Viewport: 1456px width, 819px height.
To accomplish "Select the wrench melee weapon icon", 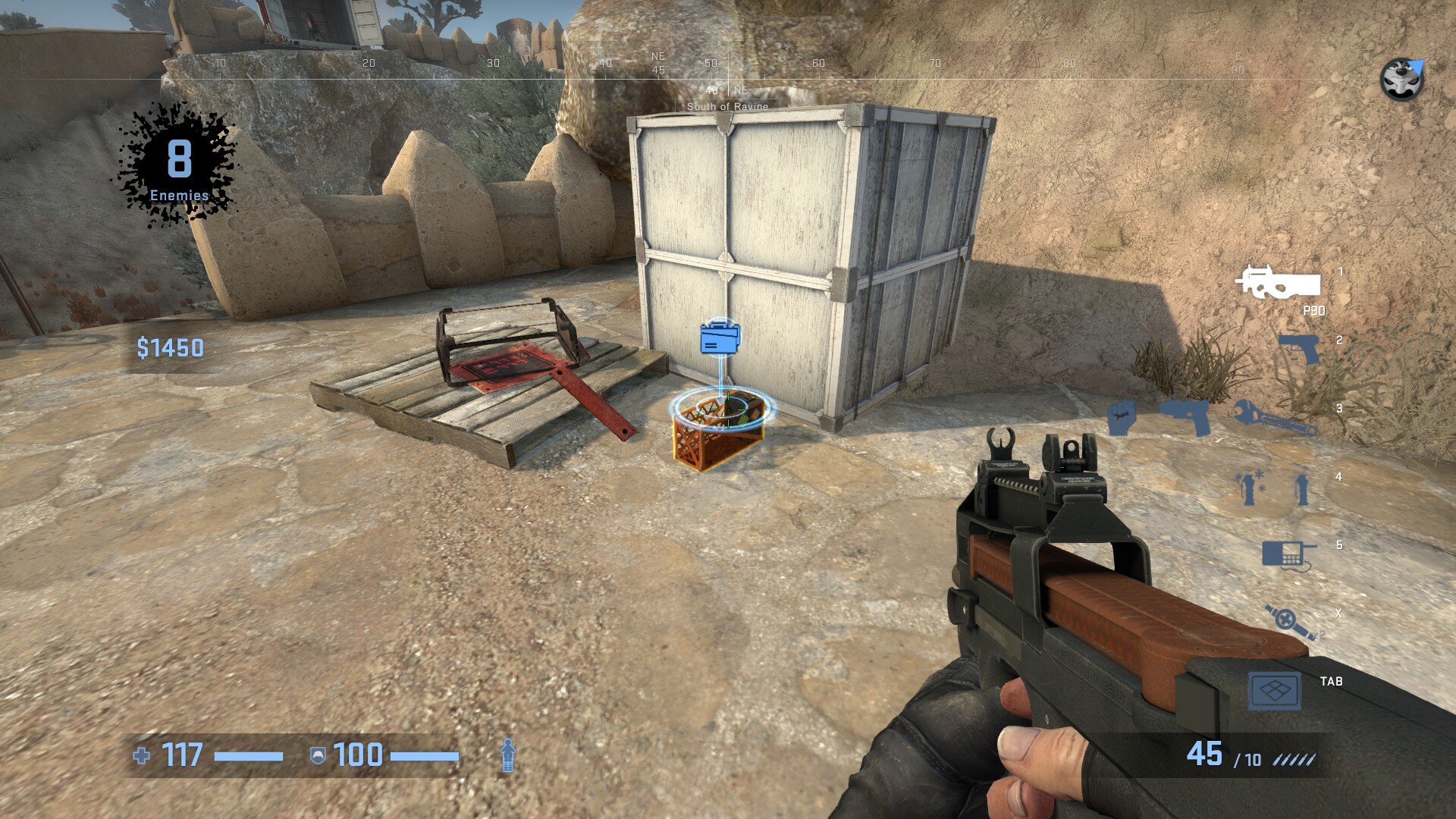I will (1275, 418).
